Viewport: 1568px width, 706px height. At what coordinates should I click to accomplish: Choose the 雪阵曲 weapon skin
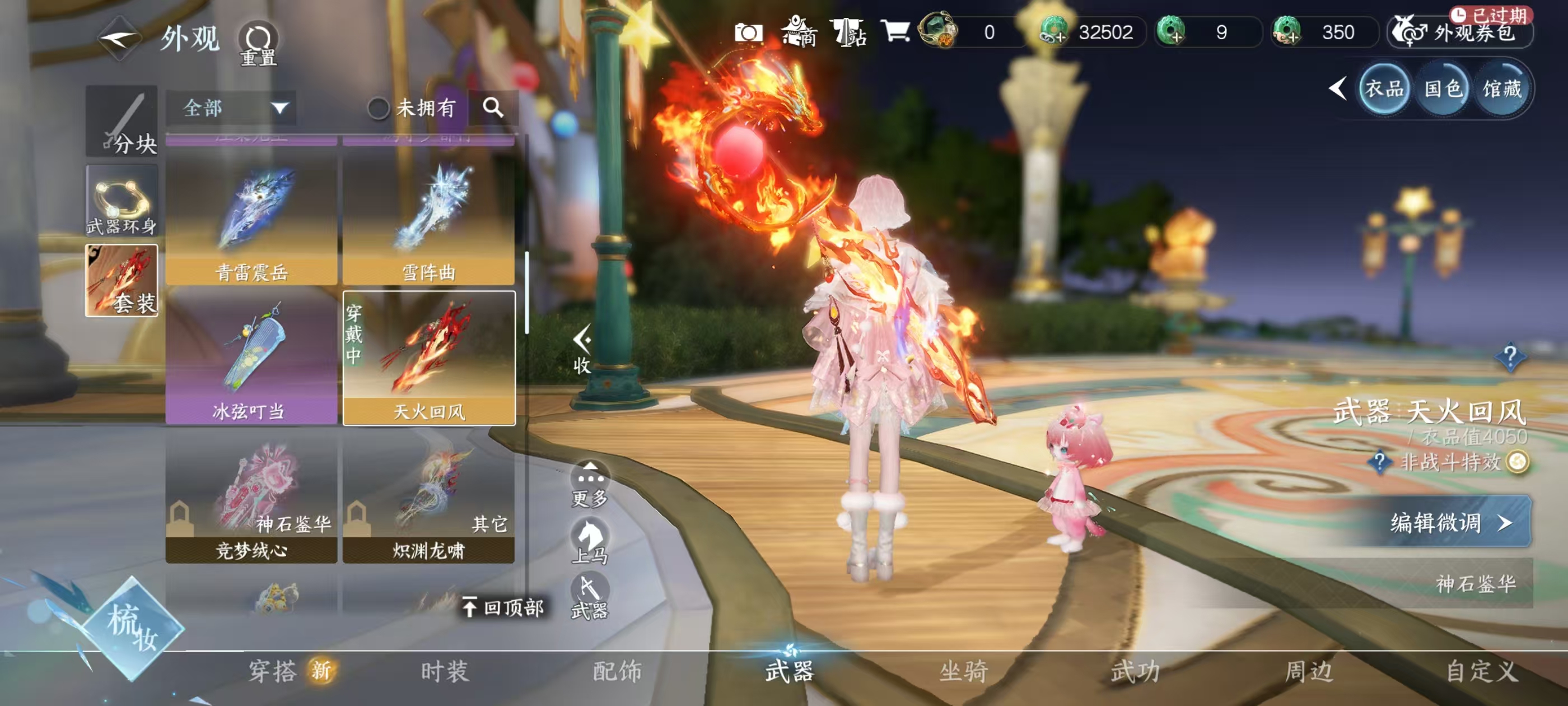tap(428, 219)
